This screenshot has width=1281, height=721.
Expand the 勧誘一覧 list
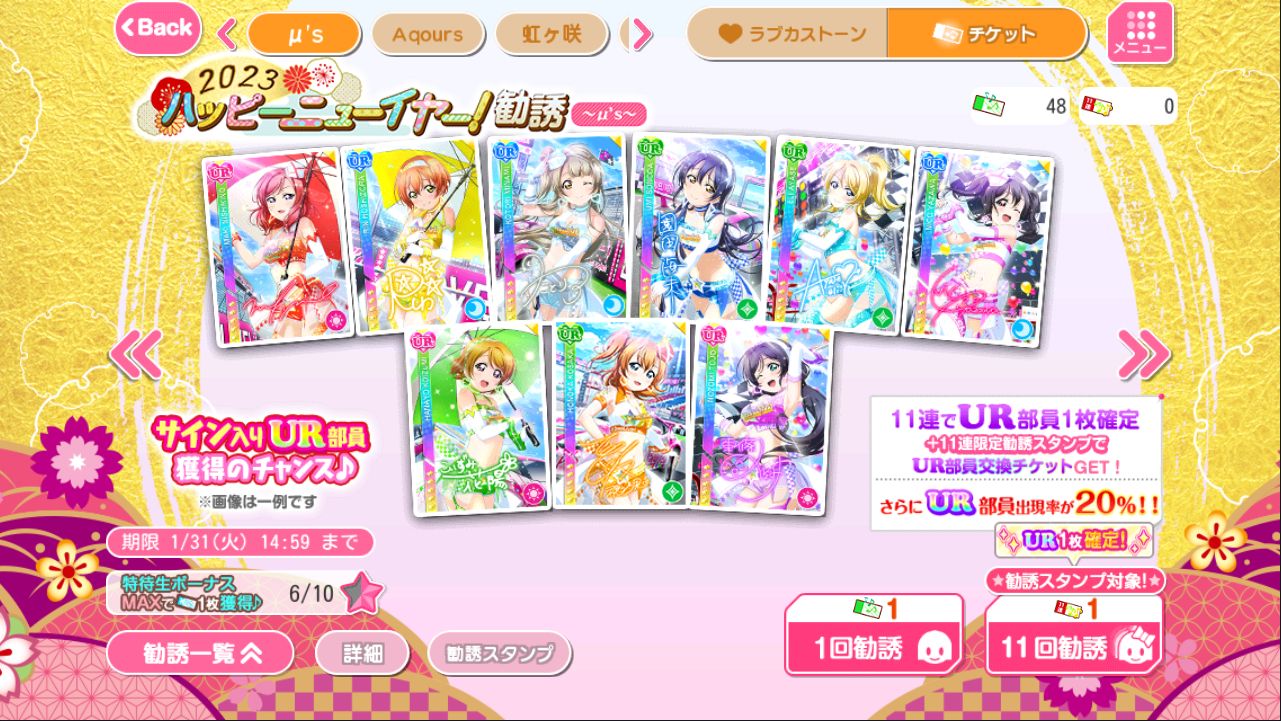pos(201,654)
